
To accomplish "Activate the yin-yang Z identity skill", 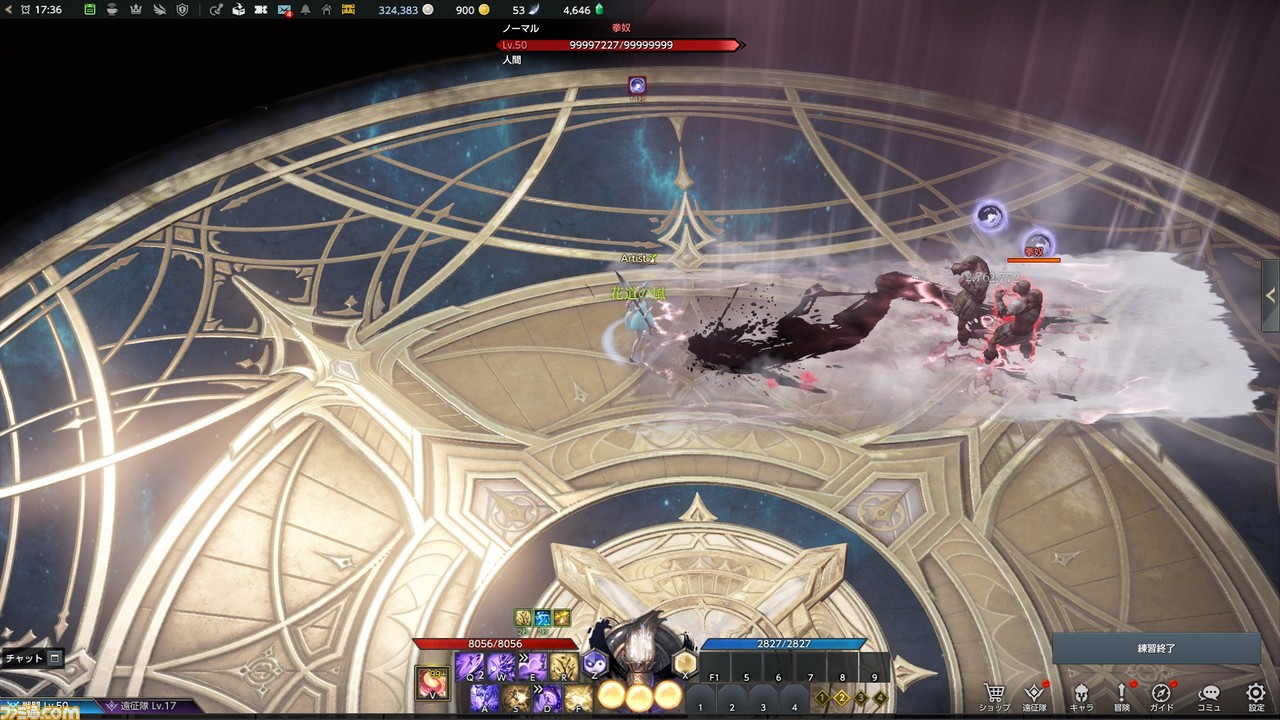I will (x=595, y=663).
